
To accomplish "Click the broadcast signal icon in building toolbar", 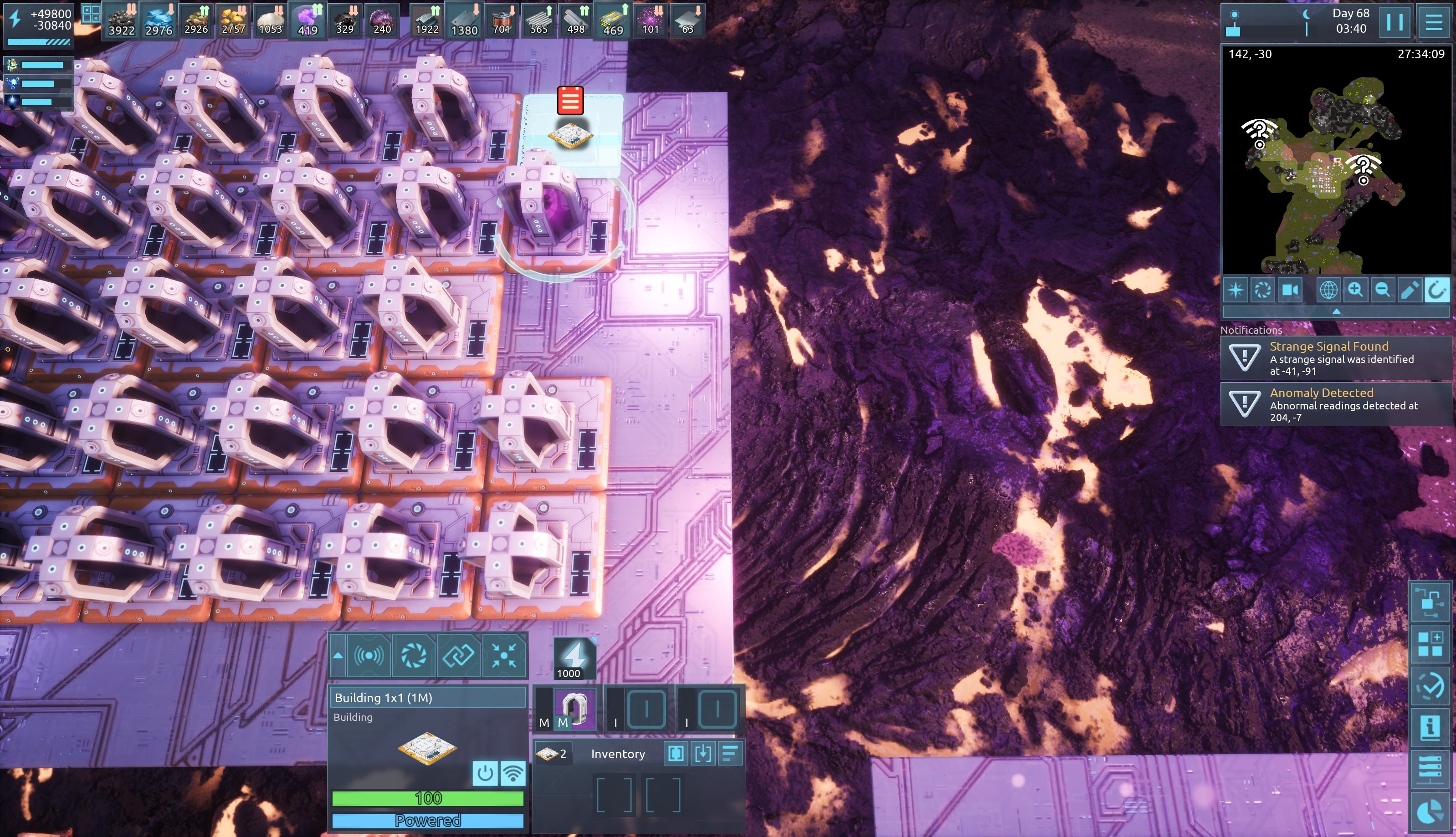I will click(x=369, y=655).
